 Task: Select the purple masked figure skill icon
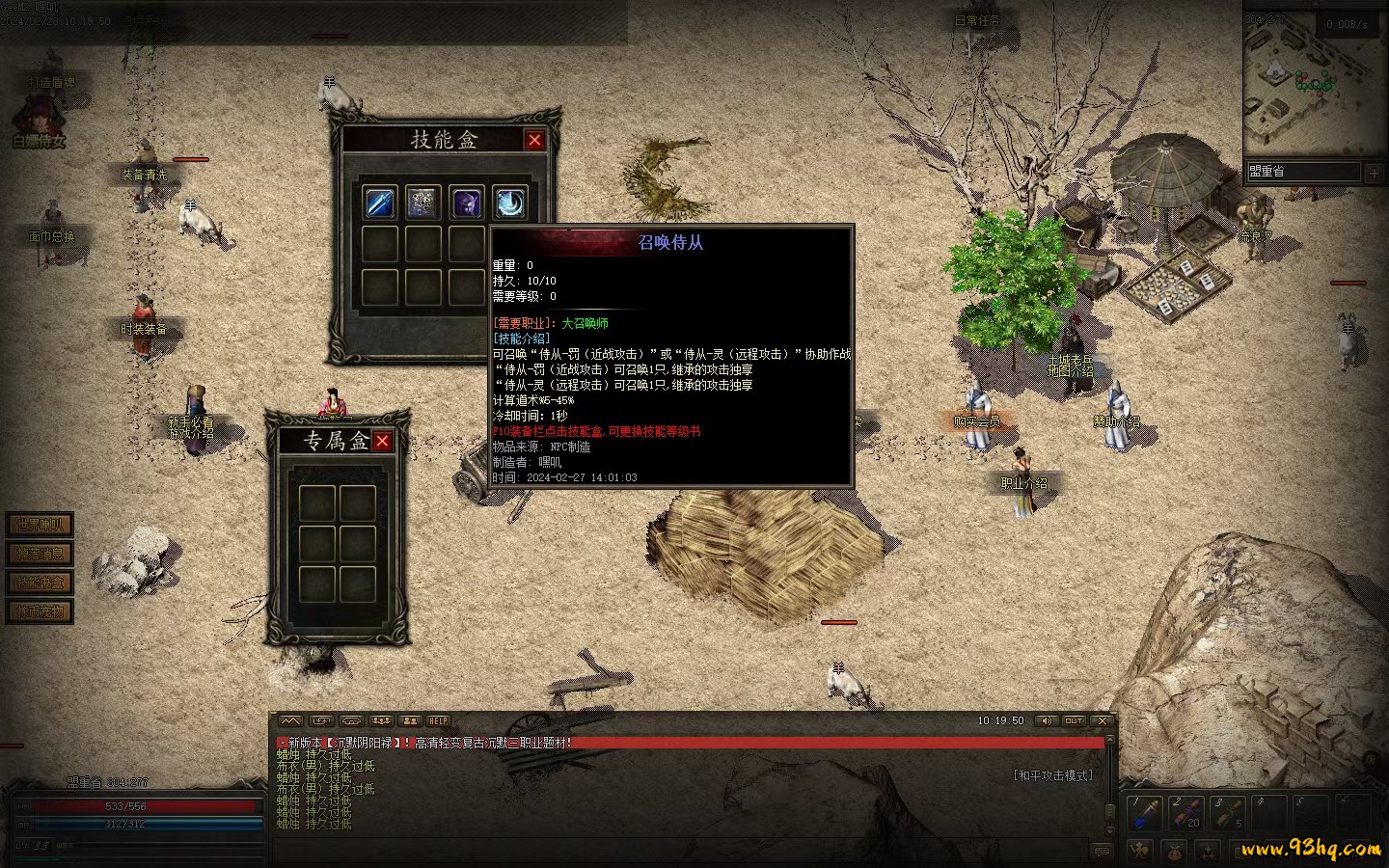467,203
